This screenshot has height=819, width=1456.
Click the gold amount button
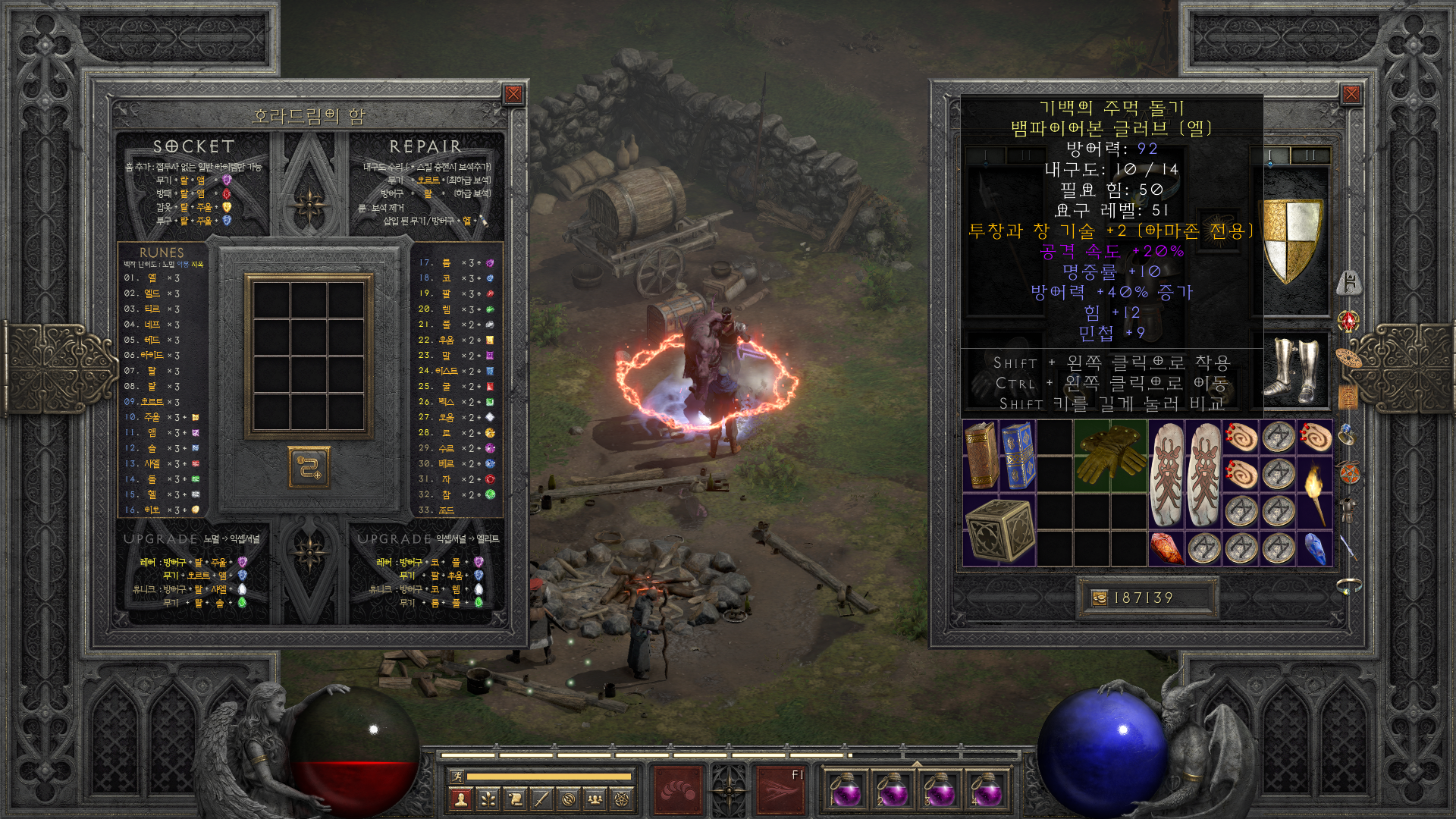pos(1099,598)
